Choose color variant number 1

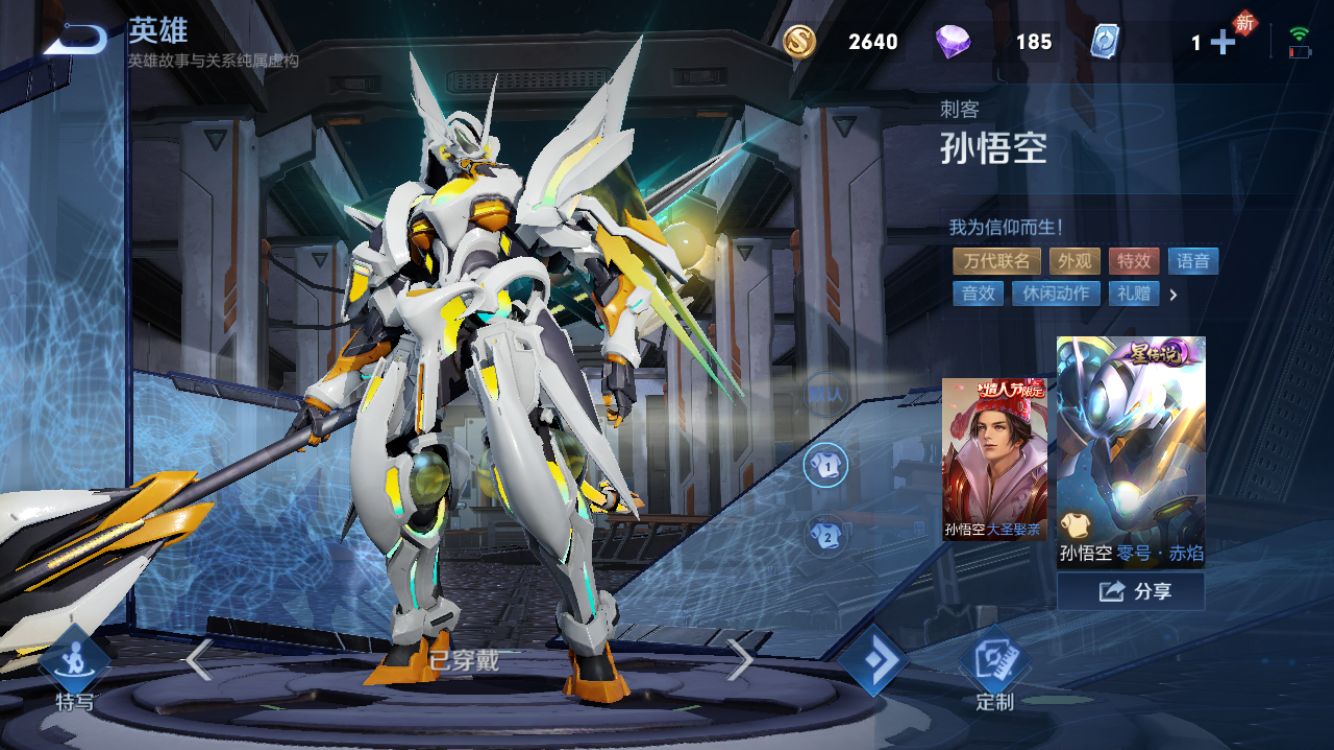(825, 464)
